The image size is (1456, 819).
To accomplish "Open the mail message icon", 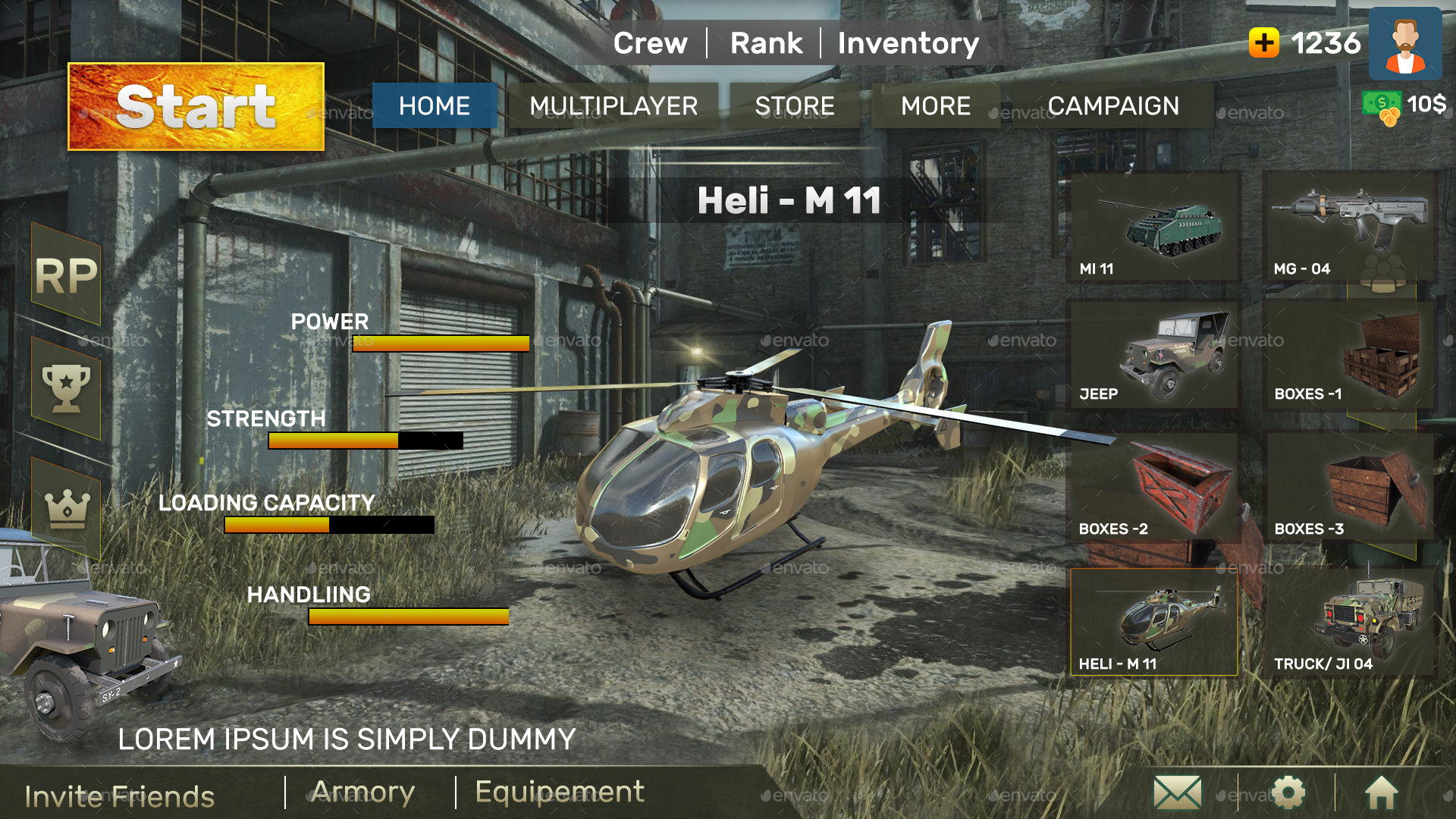I will click(x=1178, y=792).
